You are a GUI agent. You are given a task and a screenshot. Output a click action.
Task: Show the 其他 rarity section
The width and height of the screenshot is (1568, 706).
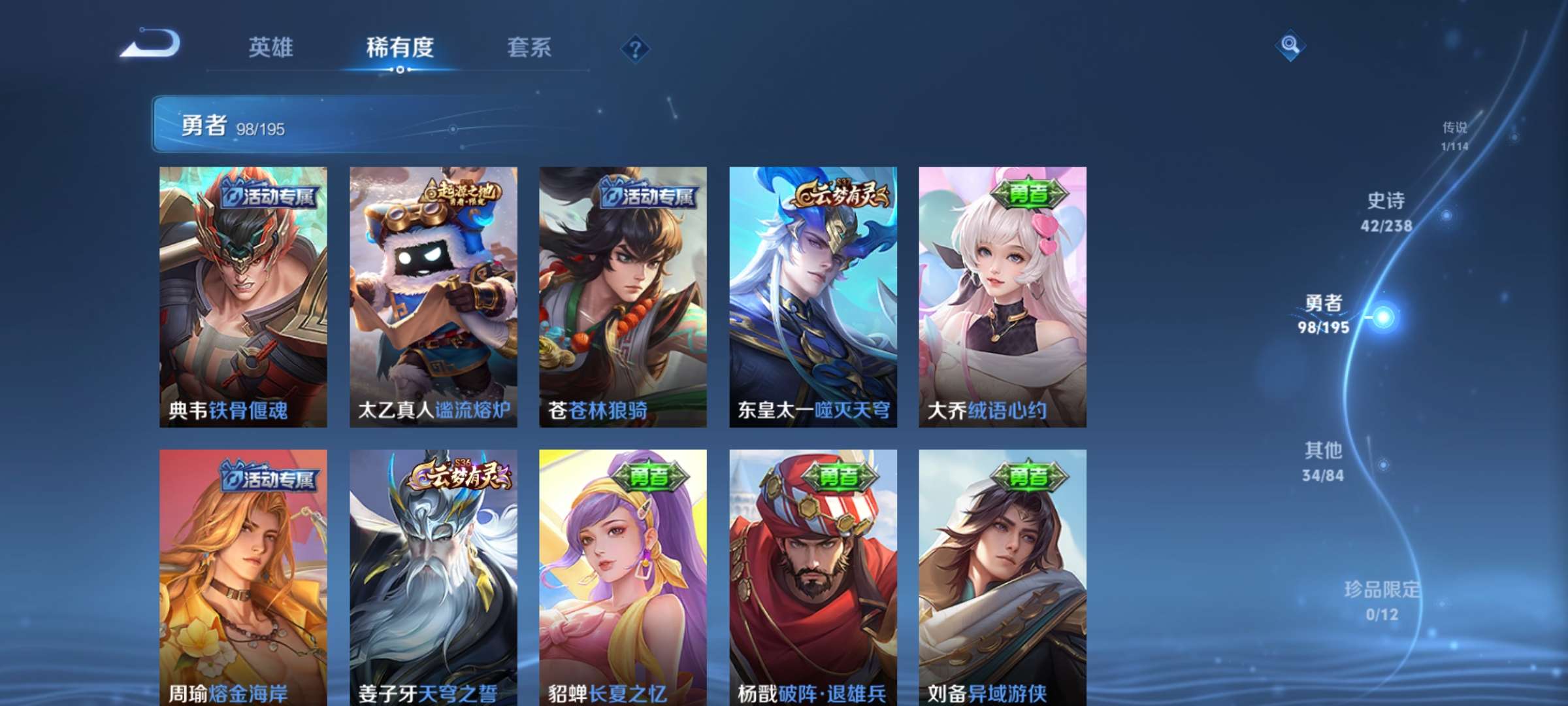point(1323,461)
